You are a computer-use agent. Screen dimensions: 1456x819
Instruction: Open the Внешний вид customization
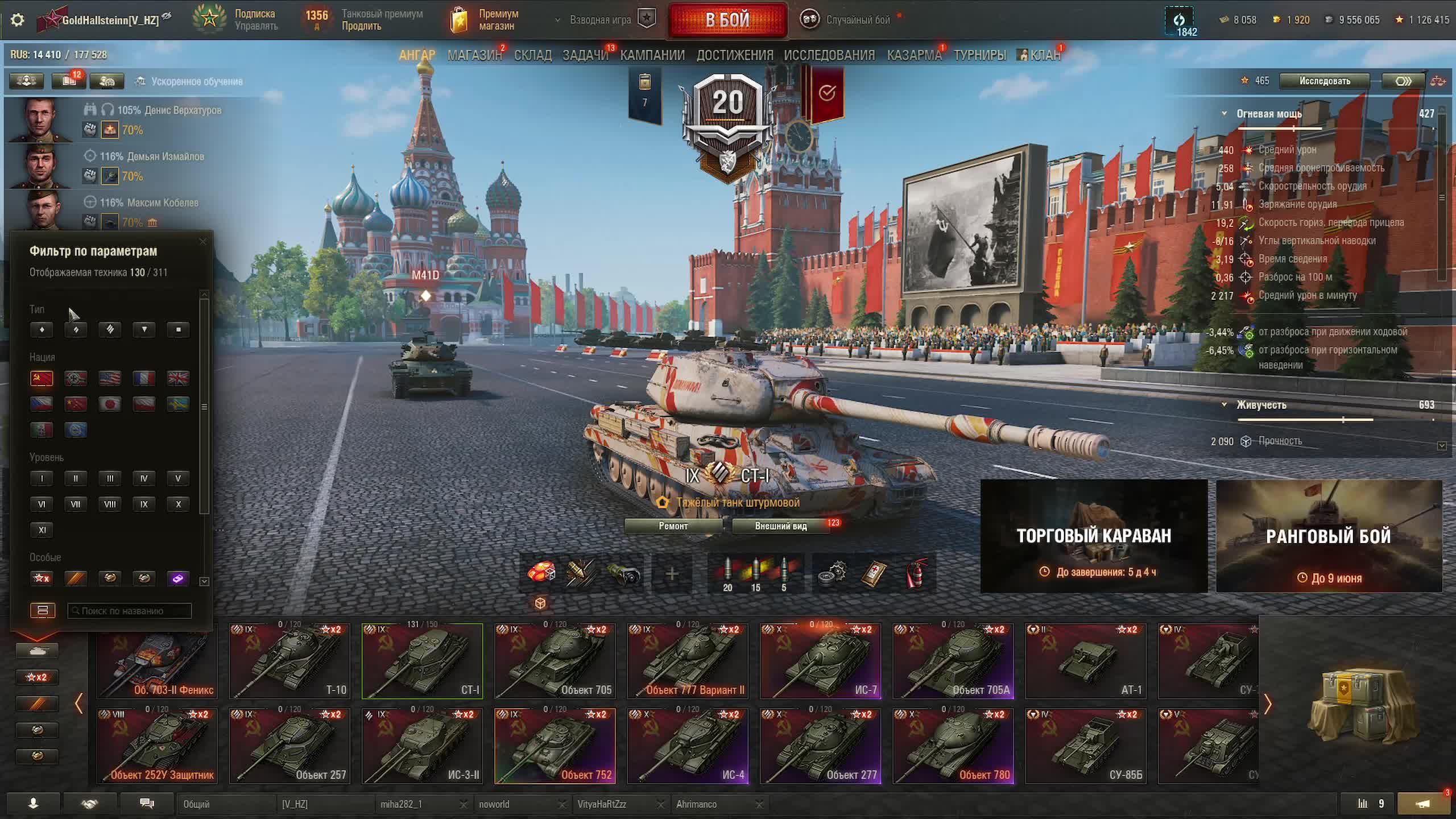pyautogui.click(x=780, y=526)
